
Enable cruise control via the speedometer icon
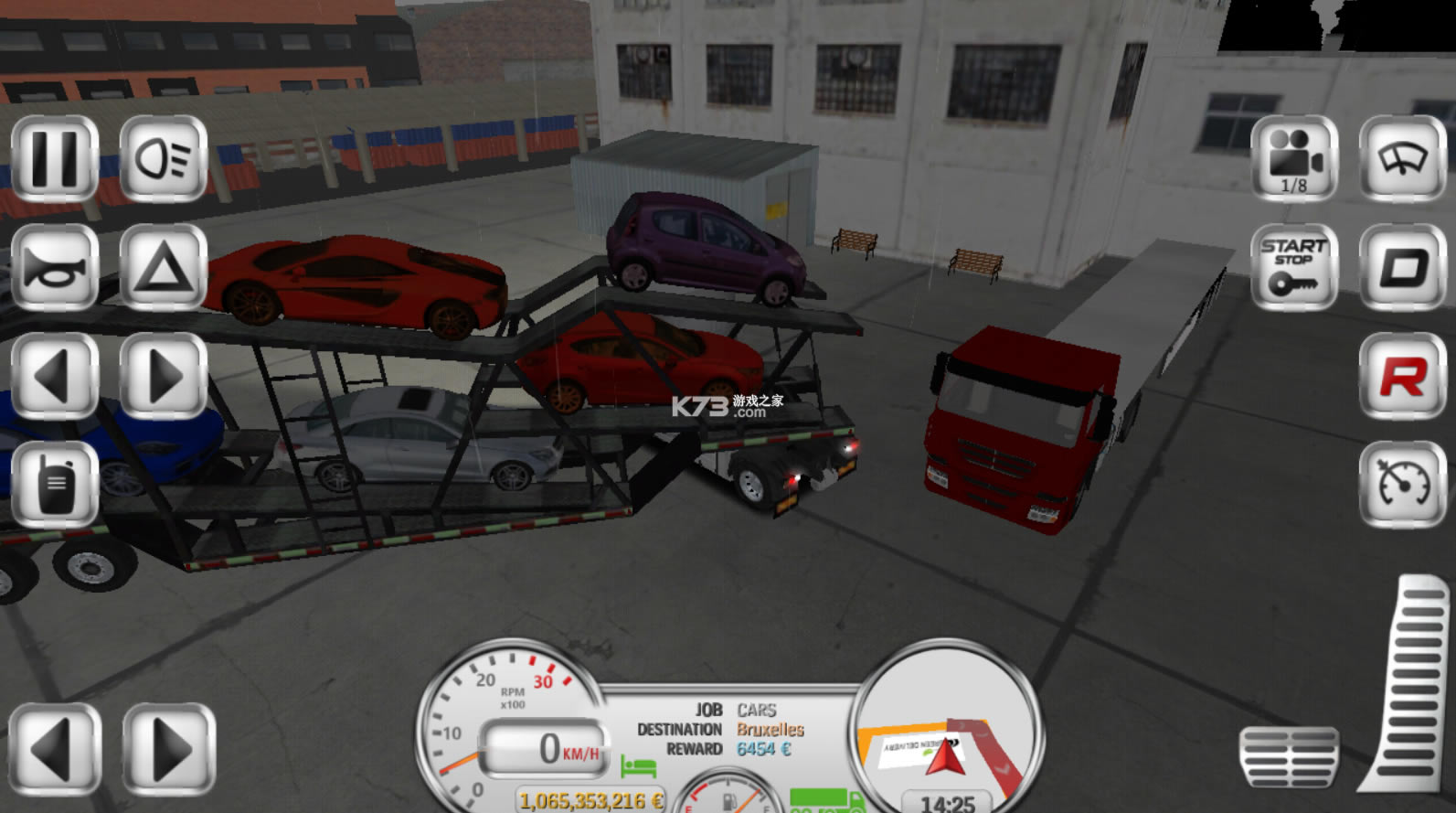pyautogui.click(x=1403, y=484)
